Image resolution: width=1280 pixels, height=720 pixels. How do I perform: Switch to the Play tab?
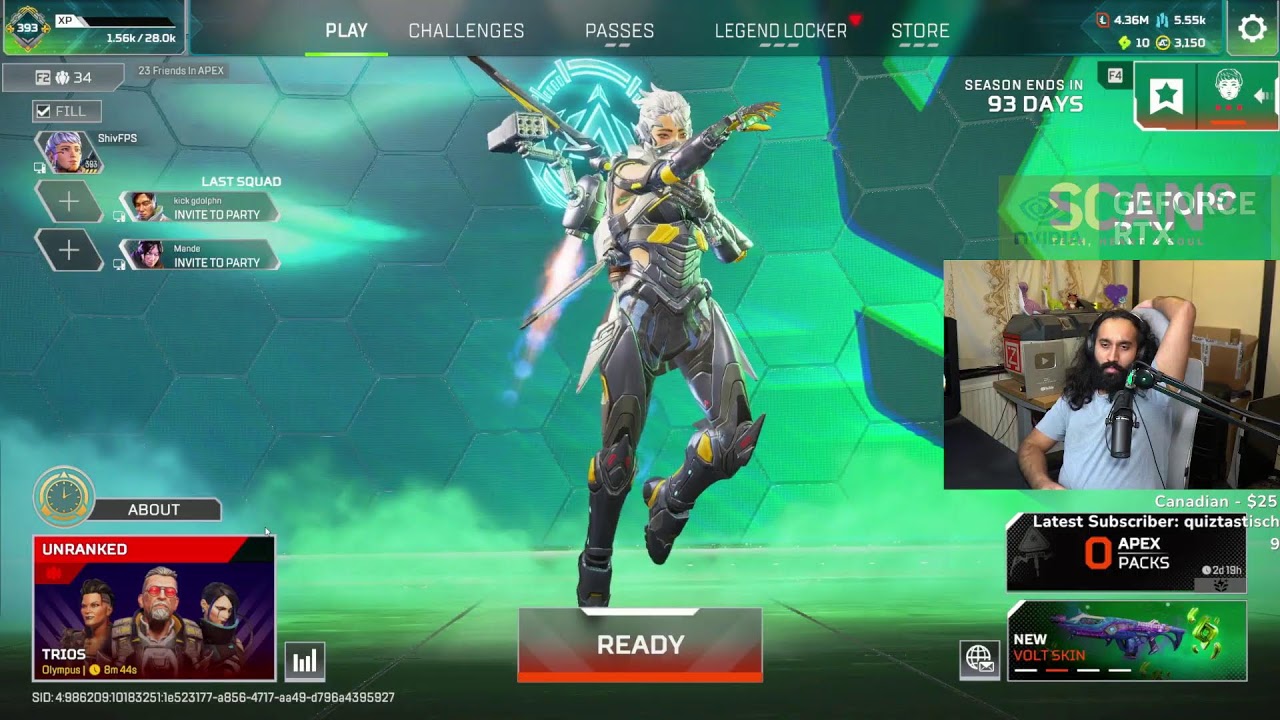pos(346,31)
